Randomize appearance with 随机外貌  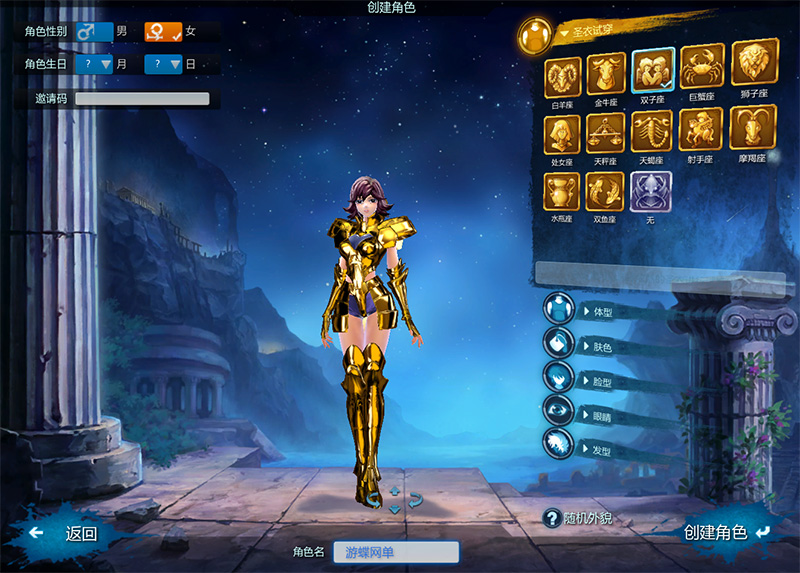coord(579,518)
